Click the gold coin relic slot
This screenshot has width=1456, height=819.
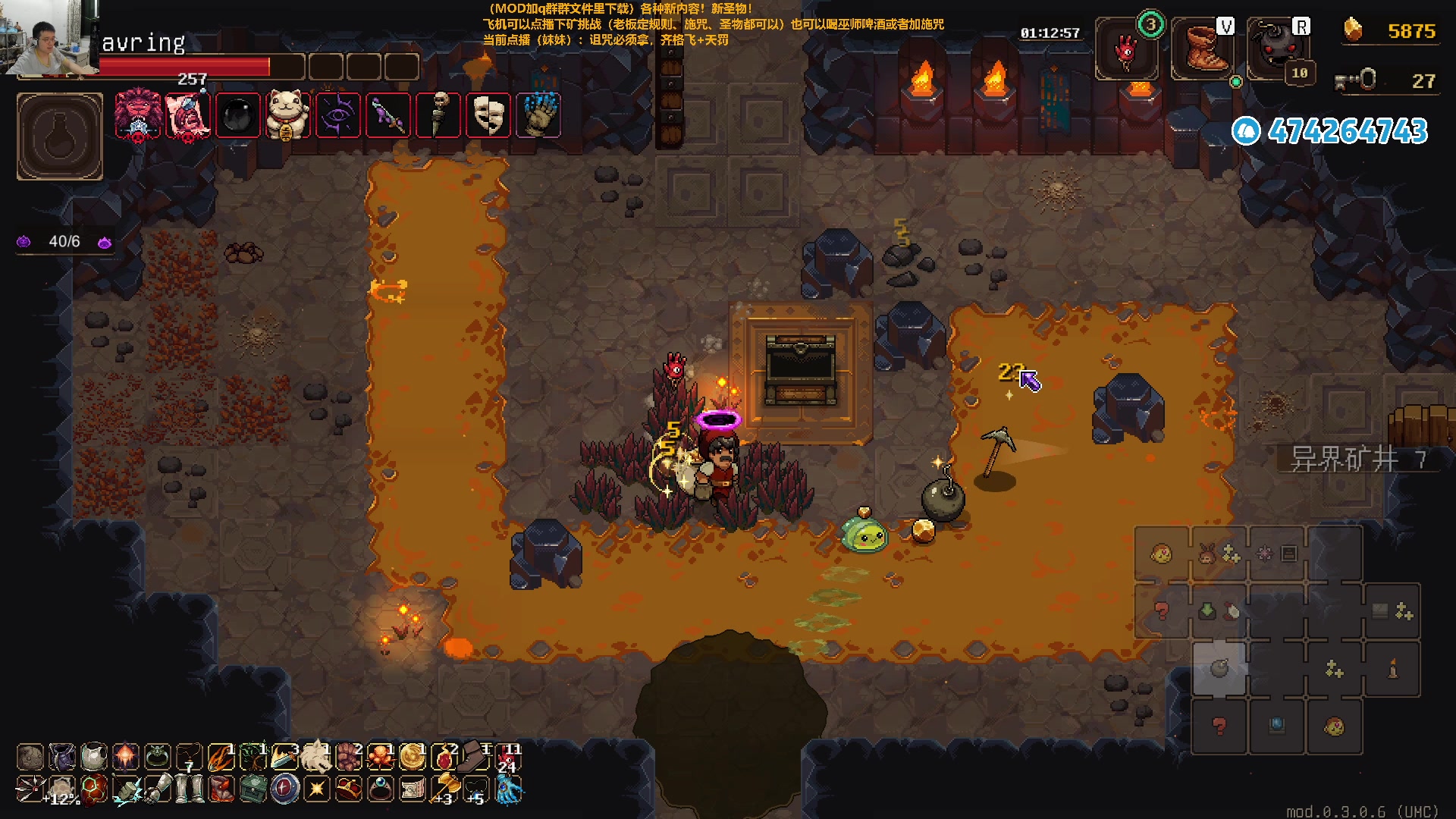point(413,756)
